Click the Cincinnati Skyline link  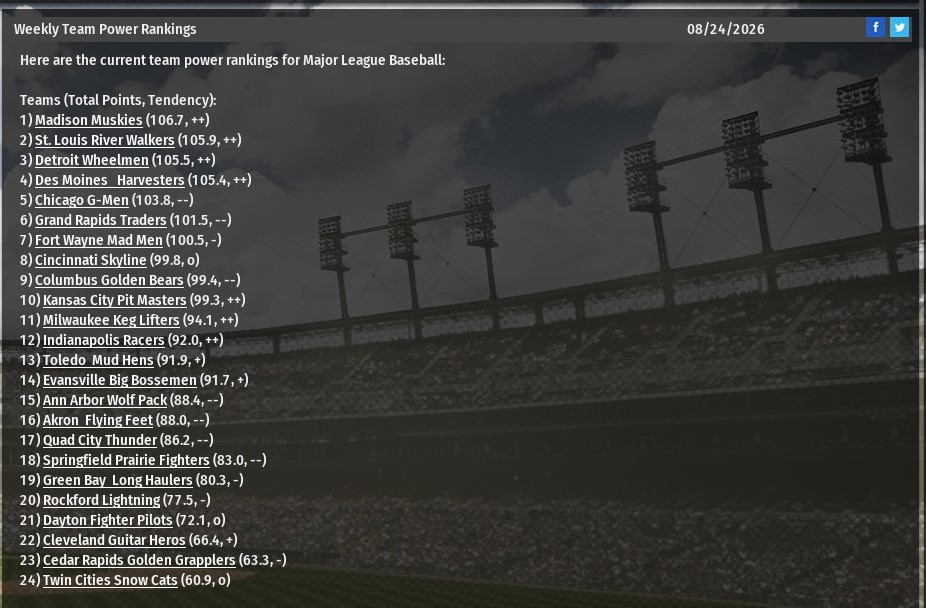pos(90,260)
